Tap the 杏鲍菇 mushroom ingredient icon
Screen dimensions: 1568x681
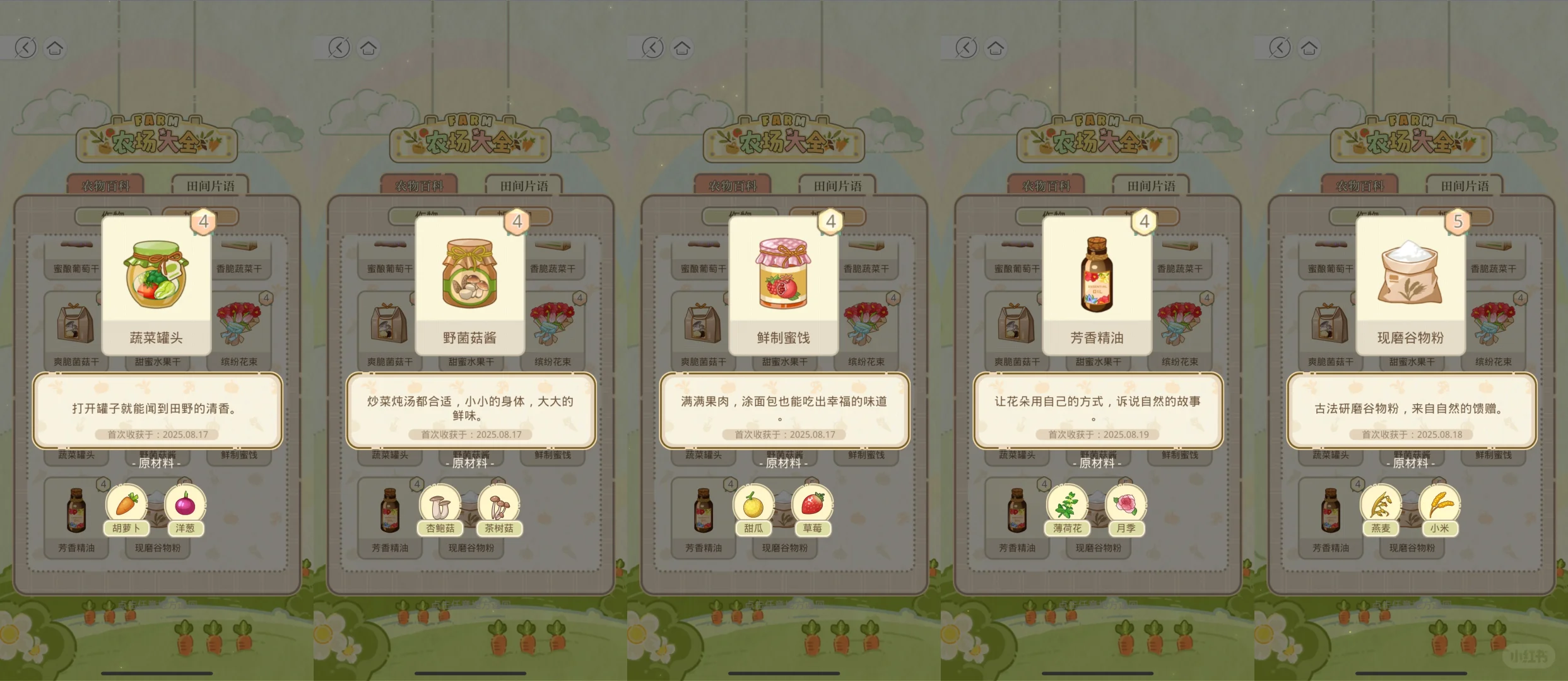440,503
